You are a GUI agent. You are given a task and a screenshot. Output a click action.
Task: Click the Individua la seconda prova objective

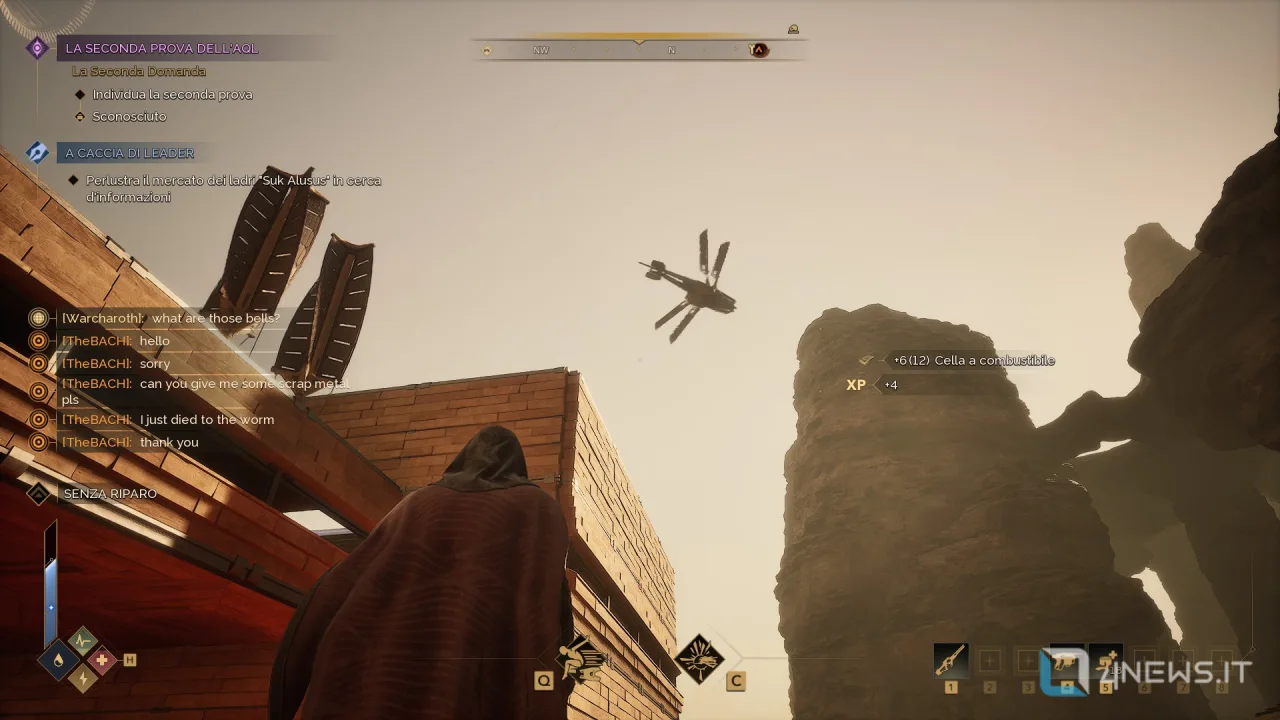tap(172, 94)
